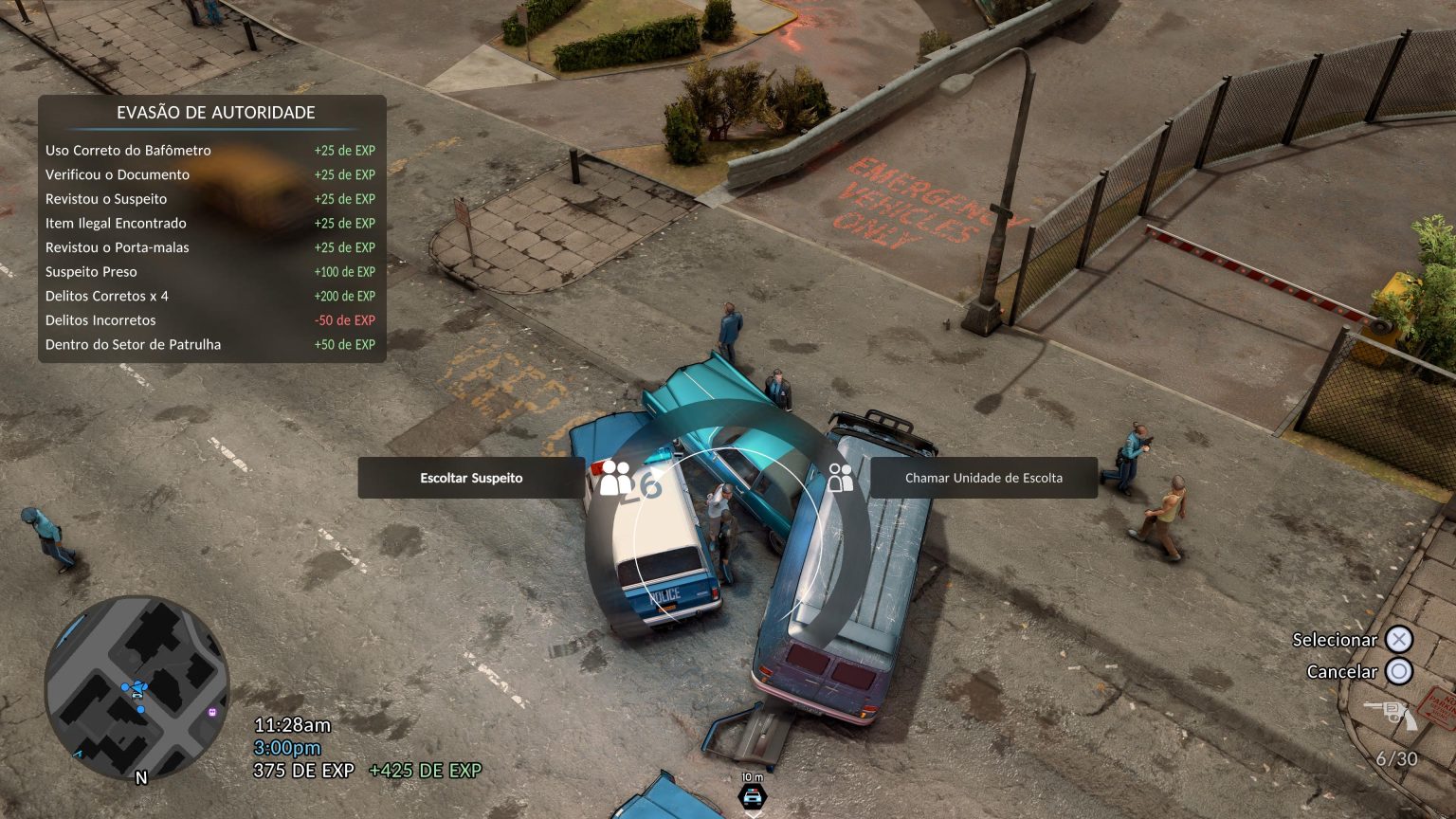Click the outlined escort-unit person icon
Viewport: 1456px width, 819px height.
click(x=839, y=478)
